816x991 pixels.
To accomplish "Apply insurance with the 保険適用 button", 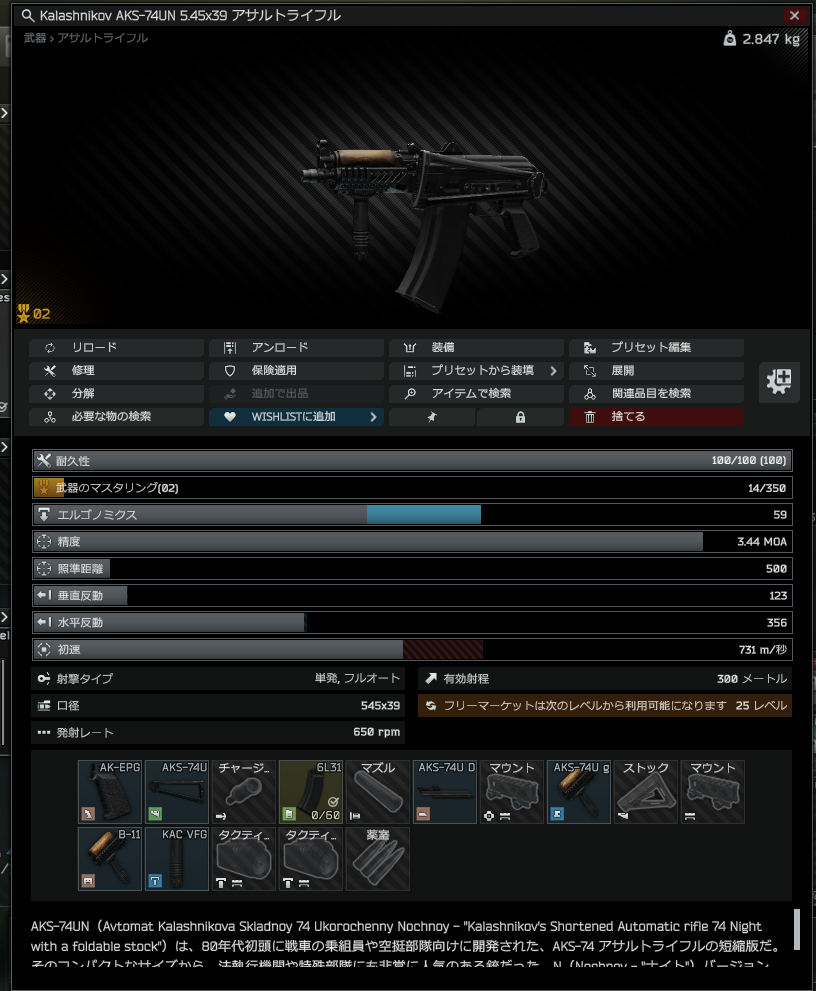I will coord(296,371).
